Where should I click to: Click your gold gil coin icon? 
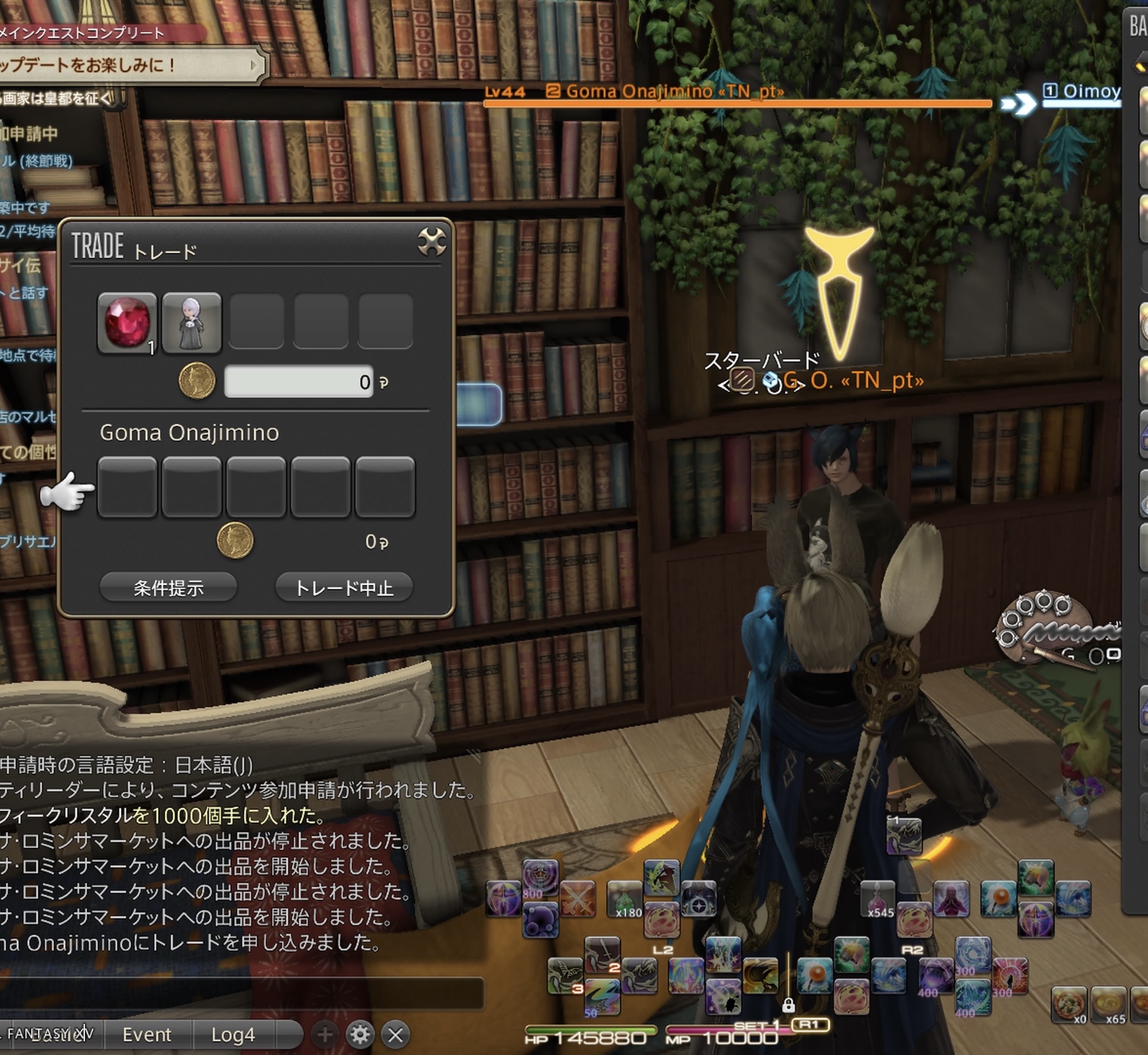point(197,381)
